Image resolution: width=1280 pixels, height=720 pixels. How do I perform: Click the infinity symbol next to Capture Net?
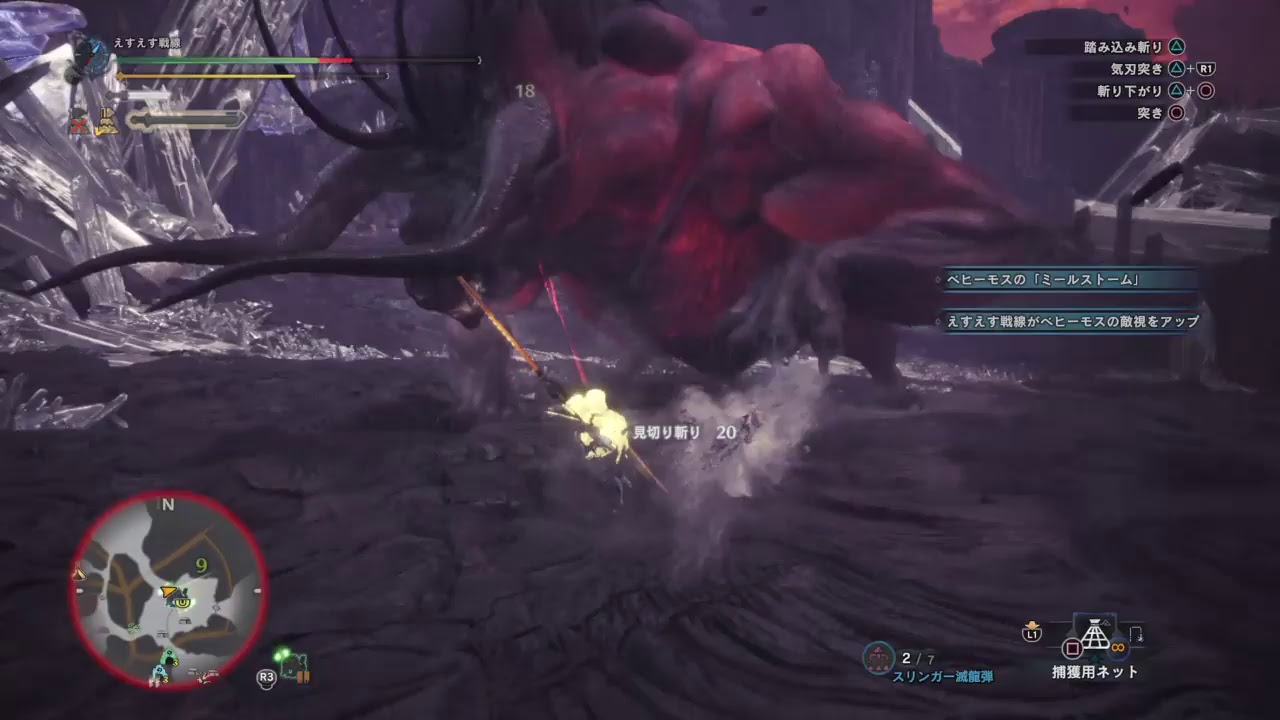click(1117, 645)
